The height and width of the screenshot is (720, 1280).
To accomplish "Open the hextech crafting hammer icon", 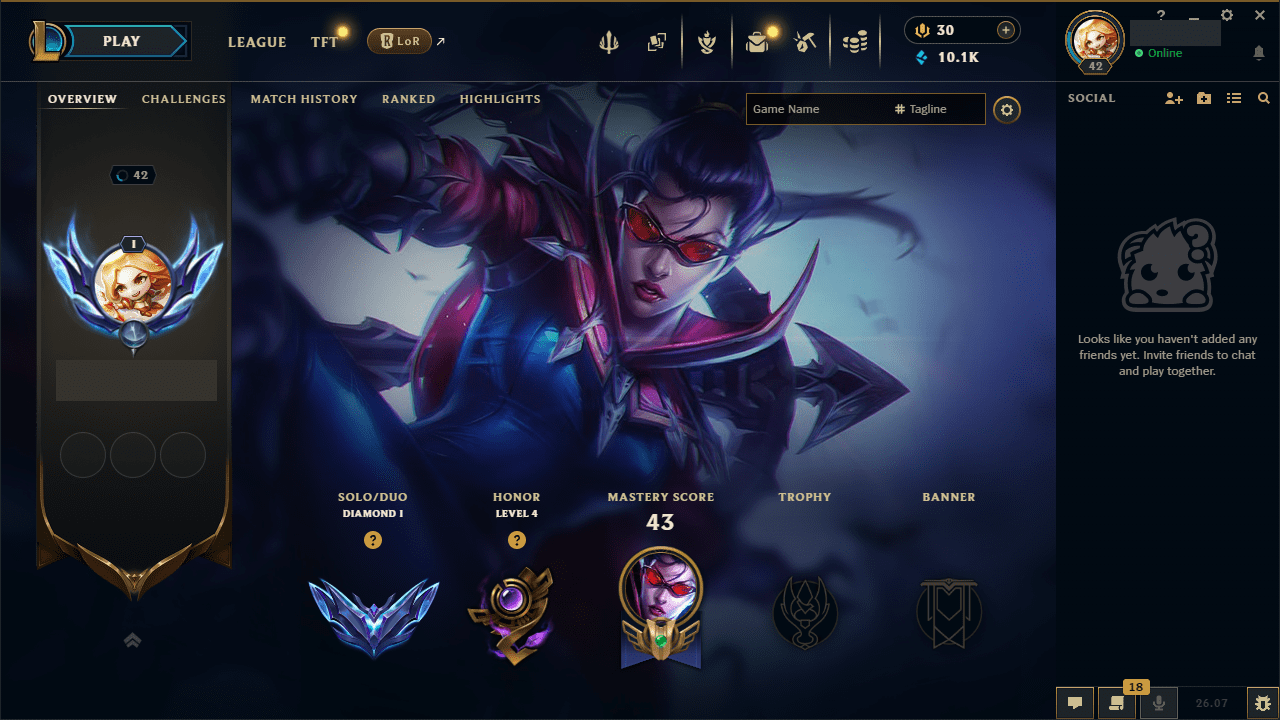I will 806,42.
